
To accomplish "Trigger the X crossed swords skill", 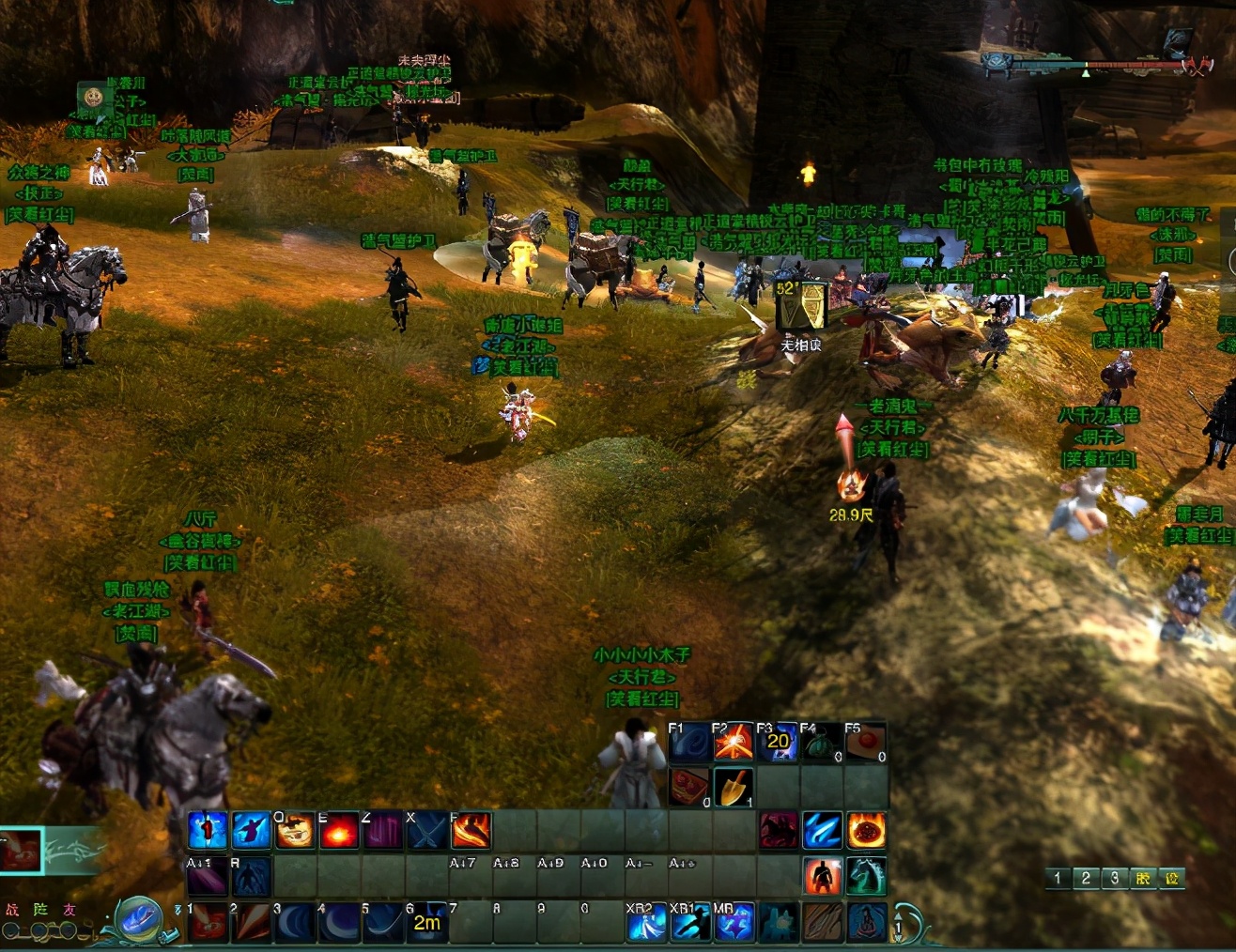I will [x=426, y=831].
